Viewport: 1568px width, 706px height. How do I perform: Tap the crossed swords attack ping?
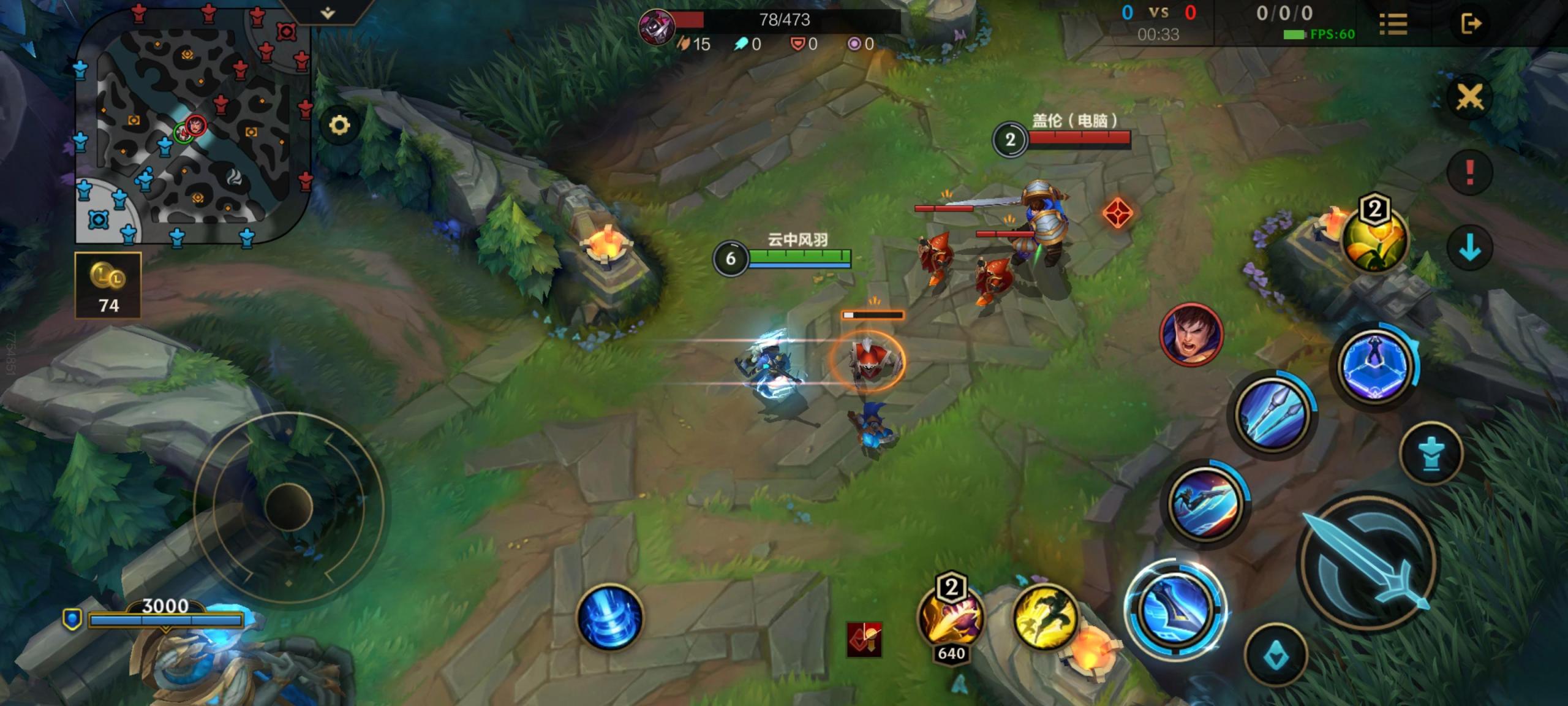[x=1469, y=97]
